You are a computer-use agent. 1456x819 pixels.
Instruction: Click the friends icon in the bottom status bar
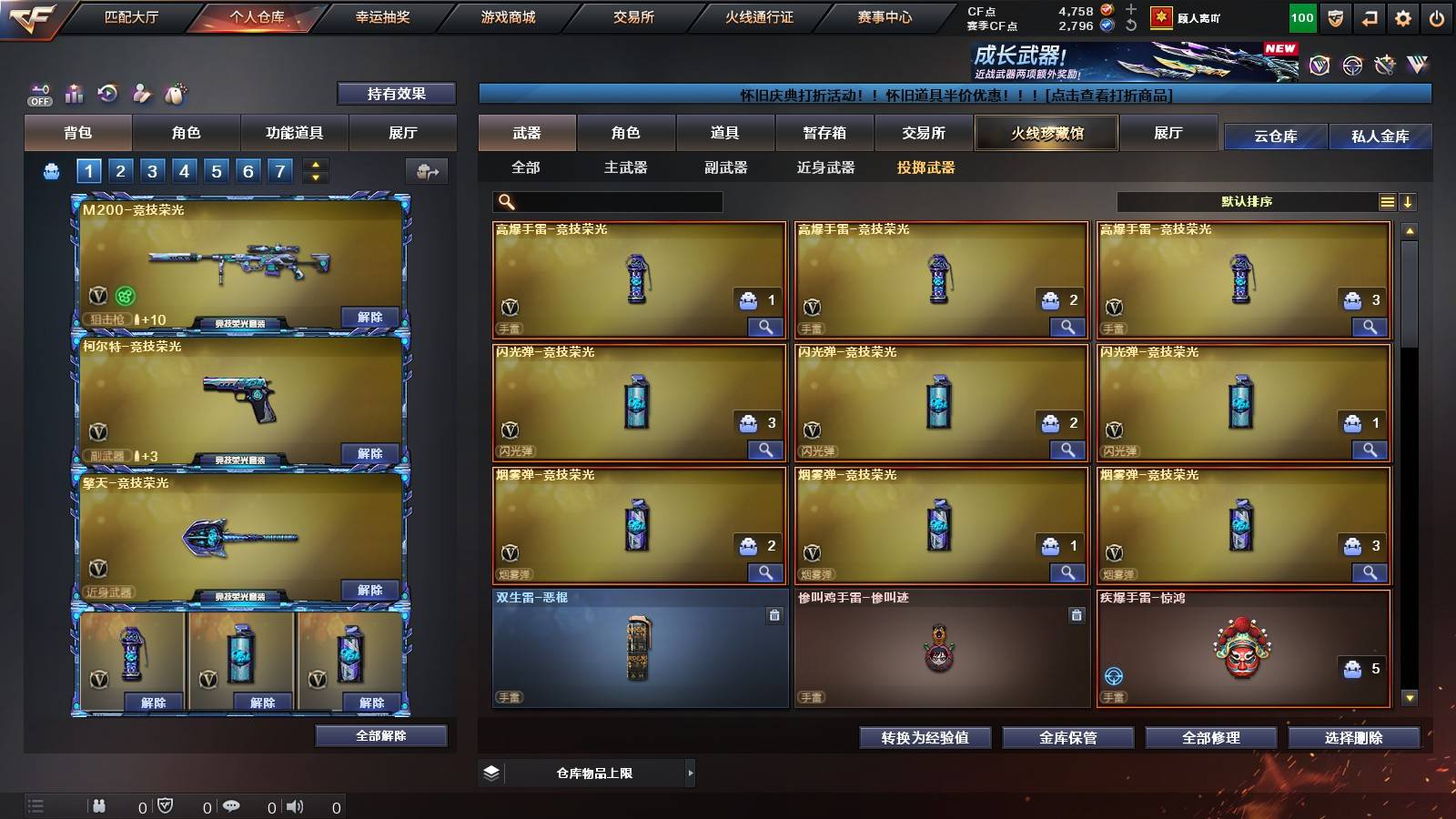(x=100, y=804)
